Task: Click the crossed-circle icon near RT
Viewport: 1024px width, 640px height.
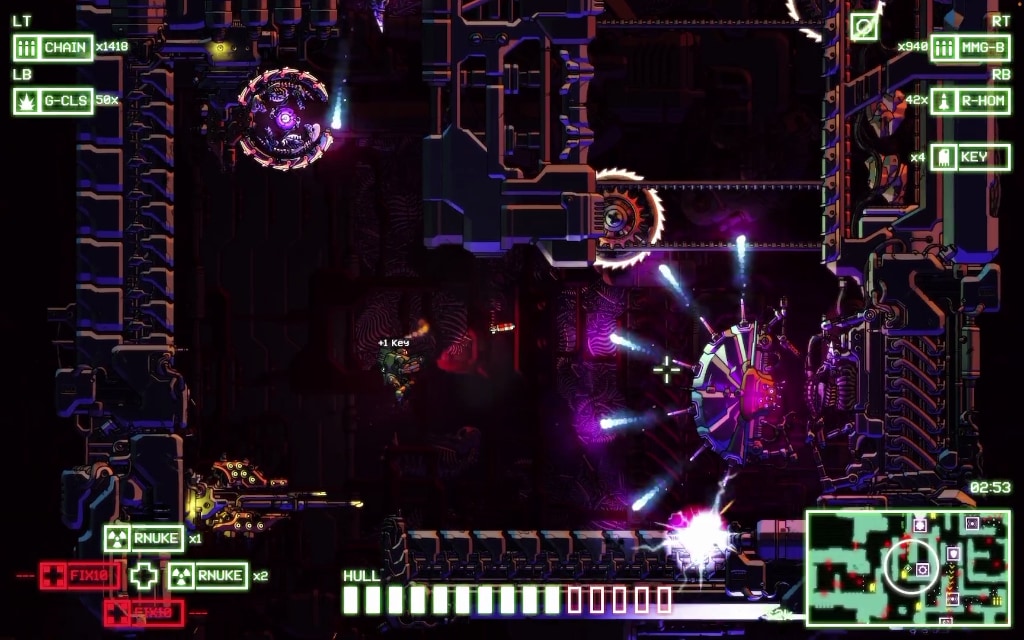Action: pyautogui.click(x=864, y=27)
